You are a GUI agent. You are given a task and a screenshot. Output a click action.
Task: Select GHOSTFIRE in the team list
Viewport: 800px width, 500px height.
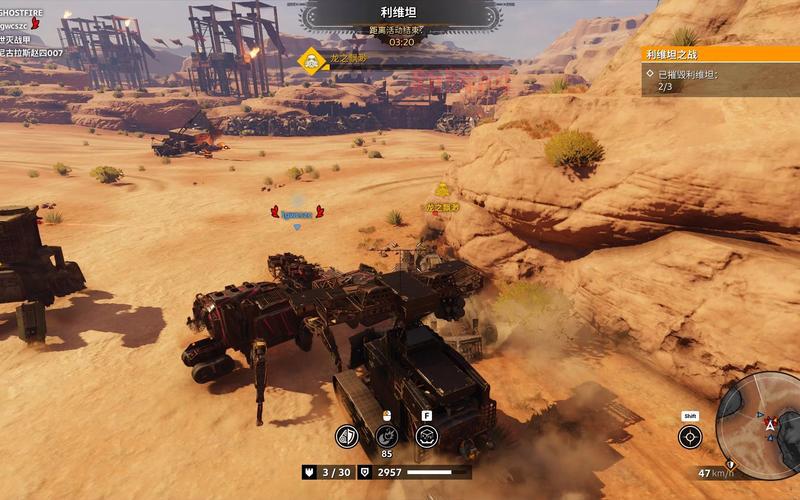pos(22,12)
